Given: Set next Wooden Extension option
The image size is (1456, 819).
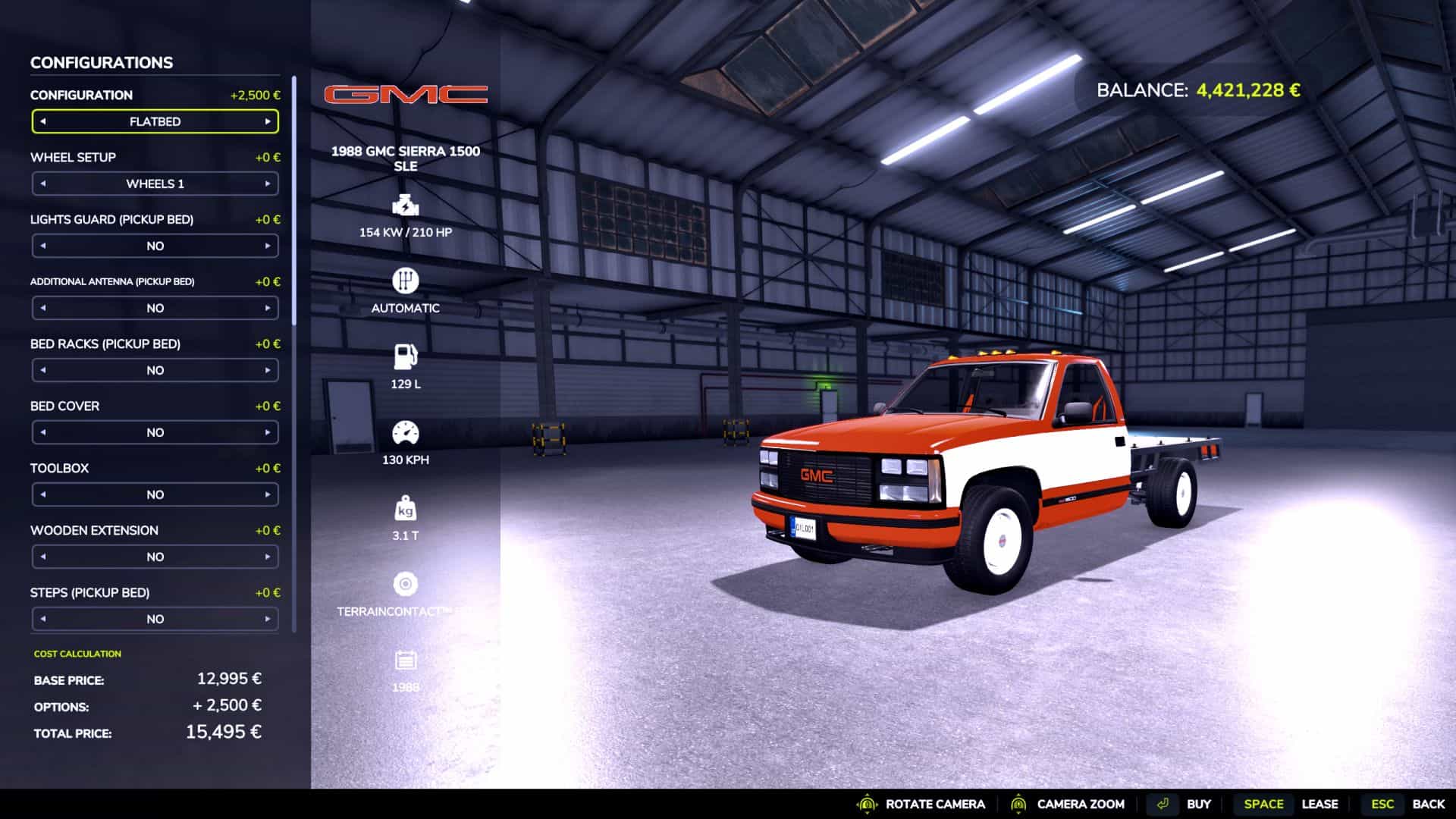Looking at the screenshot, I should pos(268,557).
